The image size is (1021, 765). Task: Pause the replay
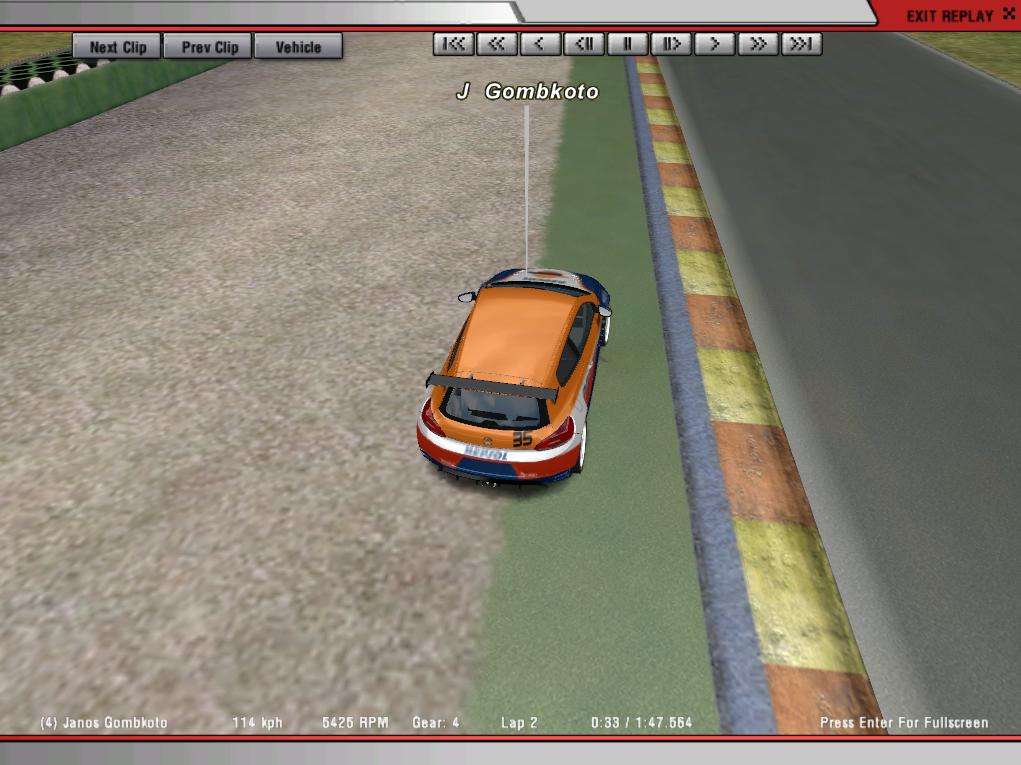tap(628, 44)
